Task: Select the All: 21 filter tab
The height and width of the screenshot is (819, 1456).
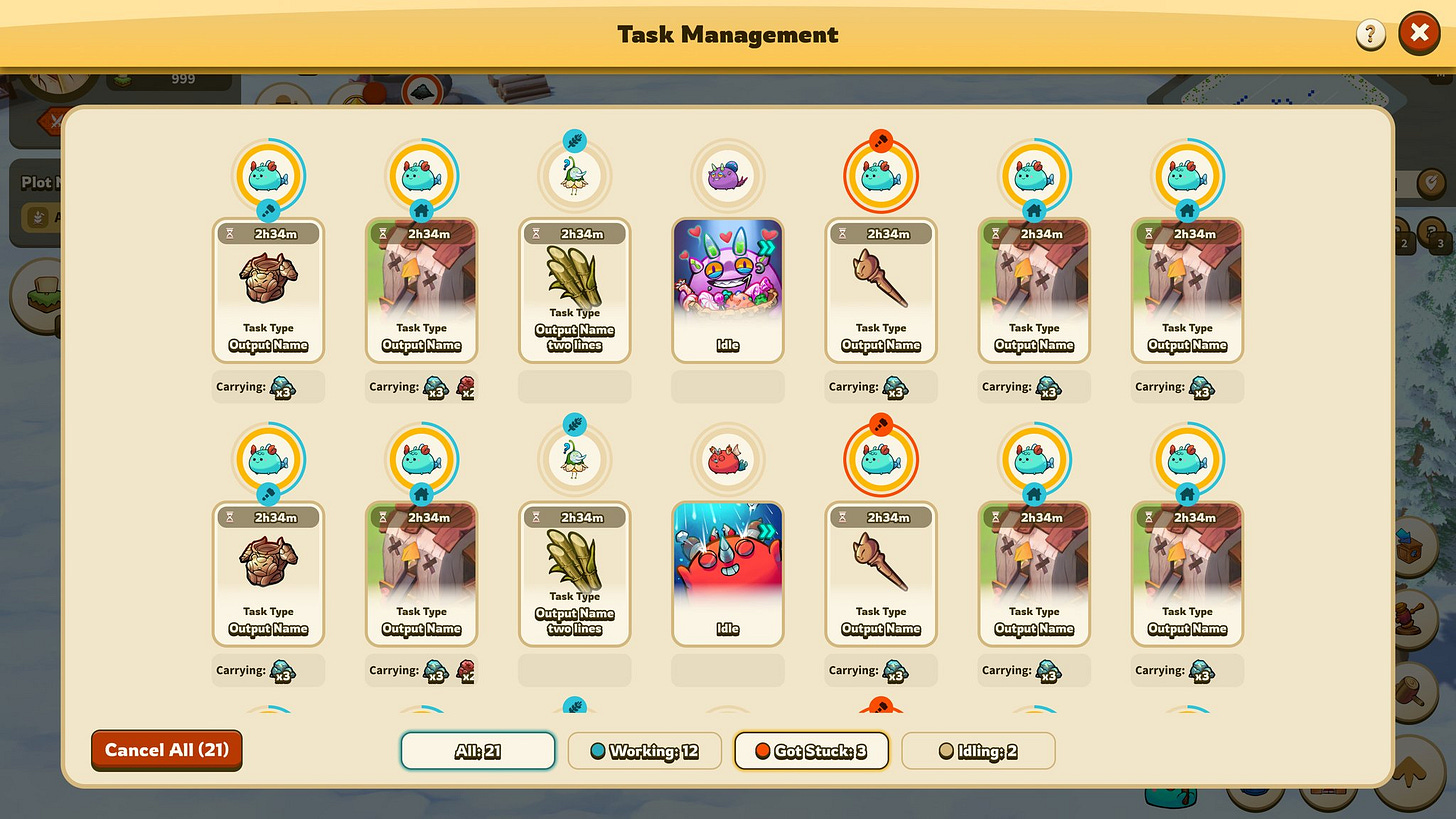Action: coord(477,751)
